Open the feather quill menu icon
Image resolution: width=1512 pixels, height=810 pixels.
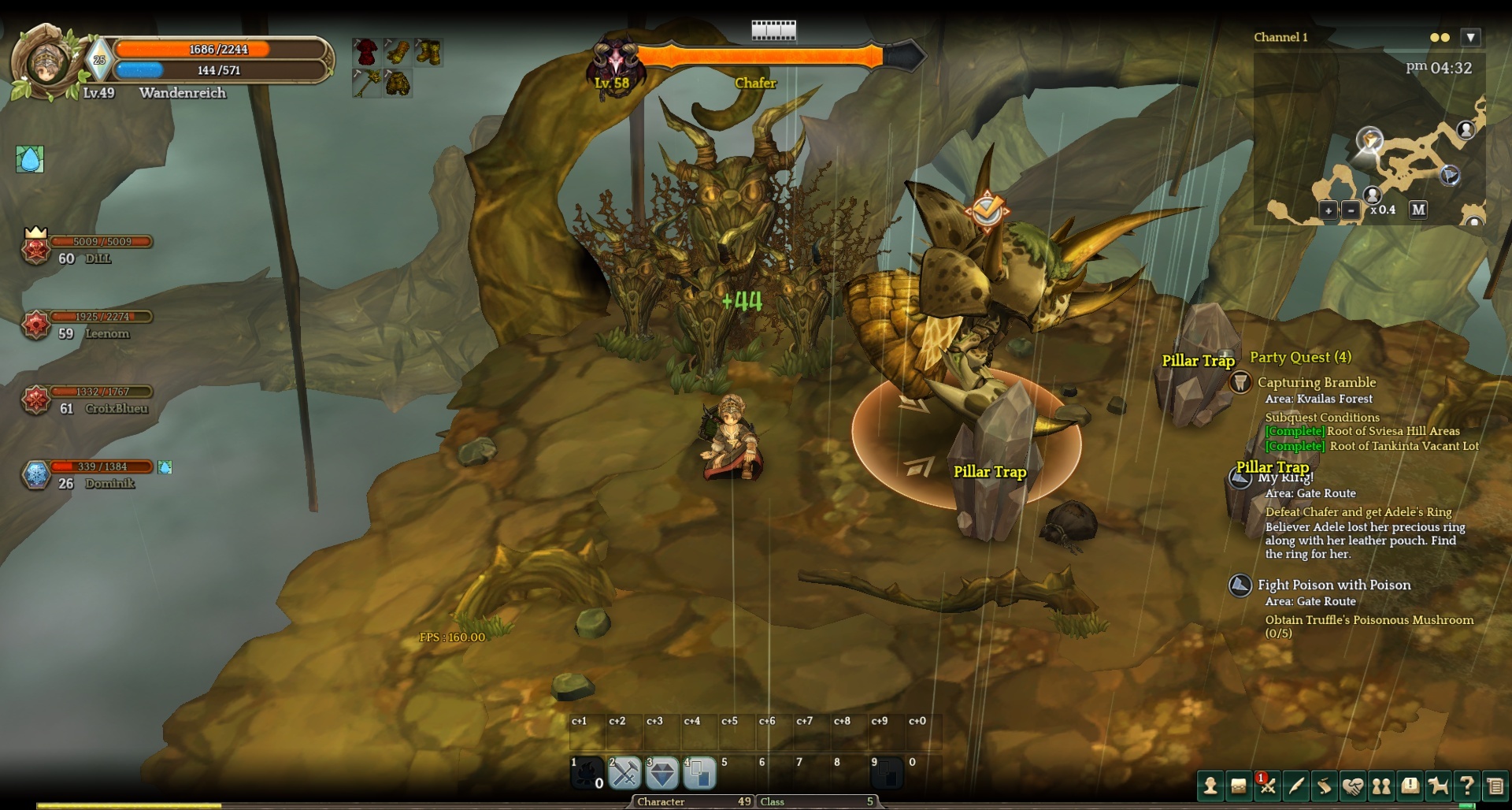(1295, 786)
